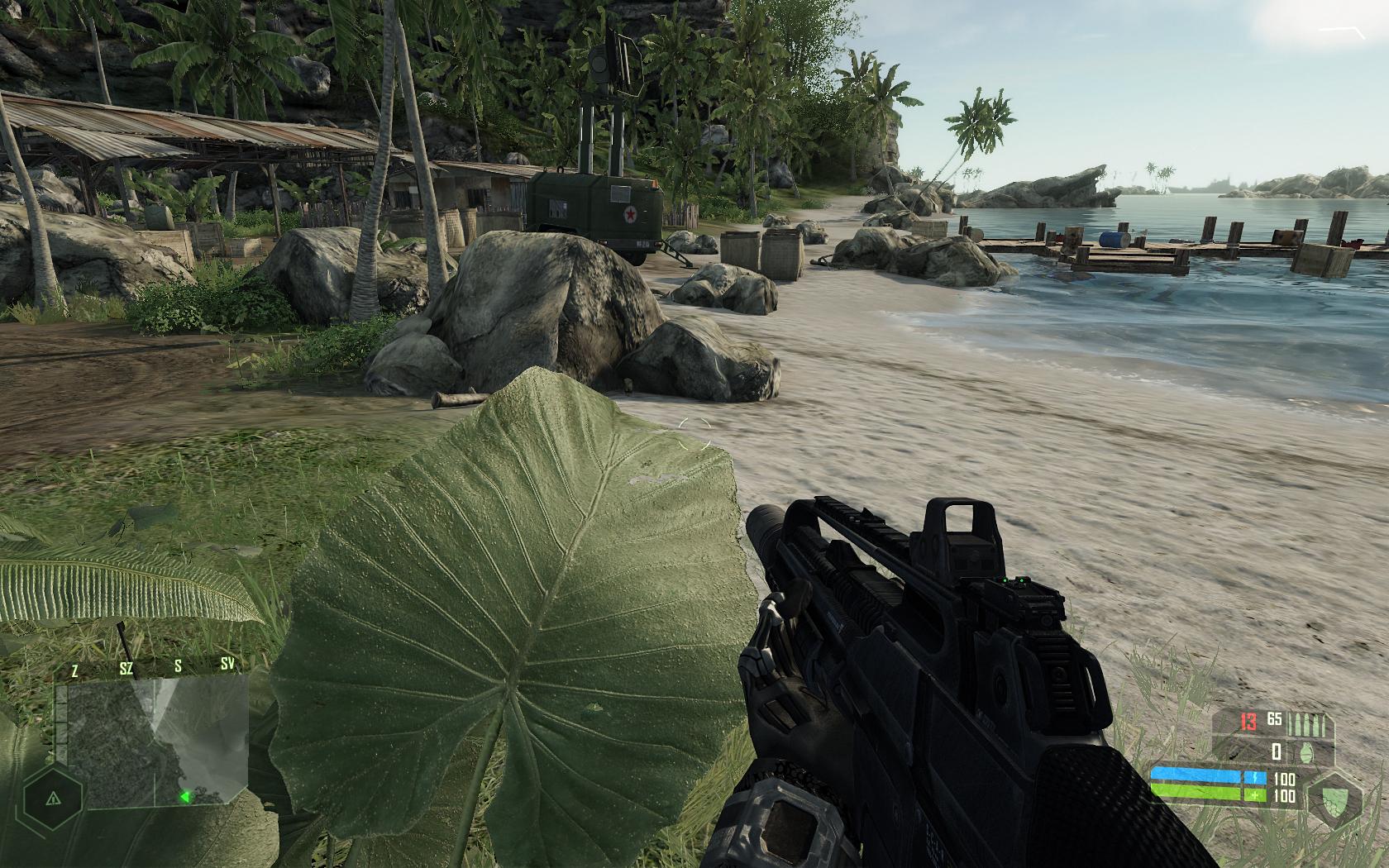Click the green player arrow on minimap

click(186, 797)
